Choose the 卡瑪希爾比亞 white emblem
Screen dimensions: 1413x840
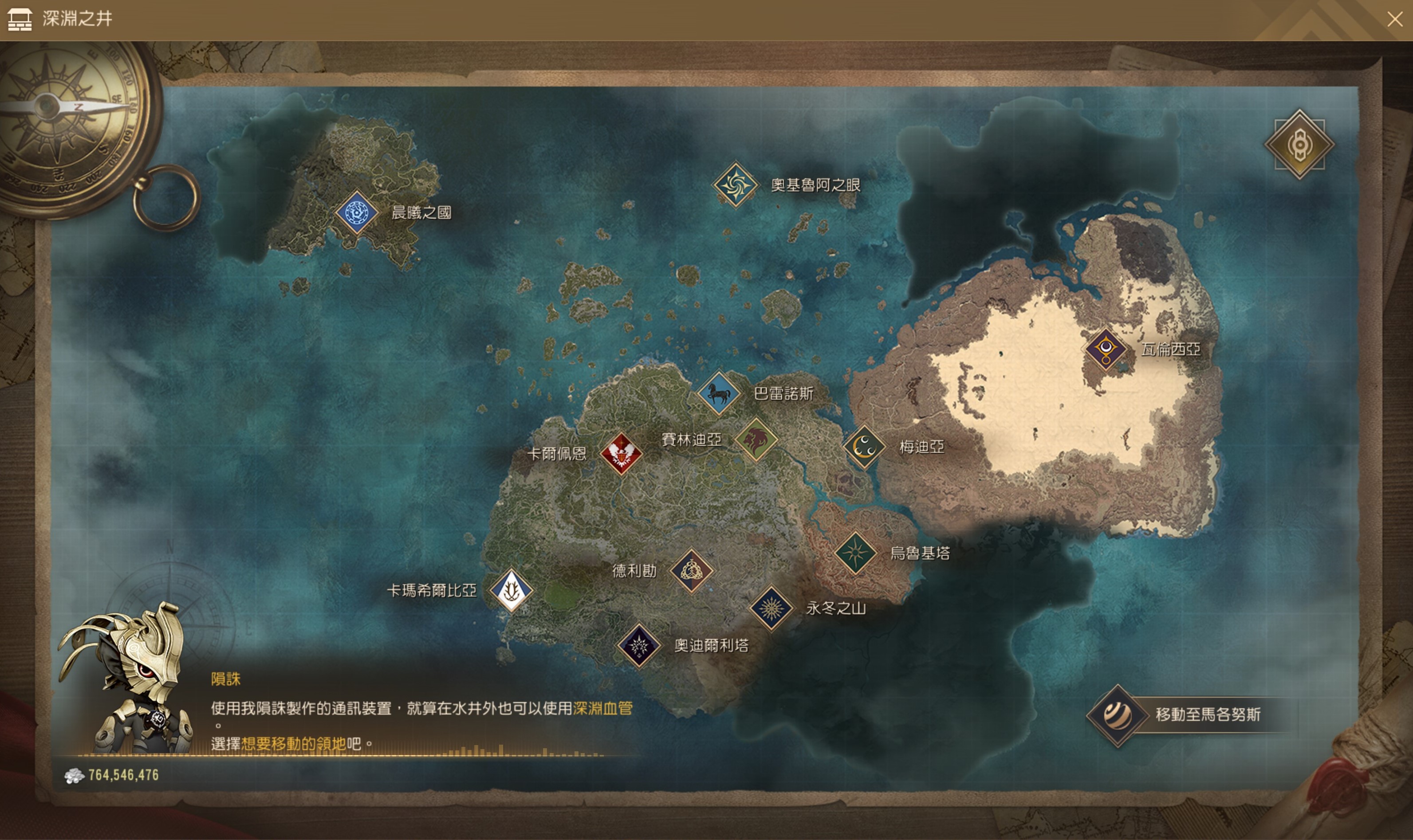(511, 590)
